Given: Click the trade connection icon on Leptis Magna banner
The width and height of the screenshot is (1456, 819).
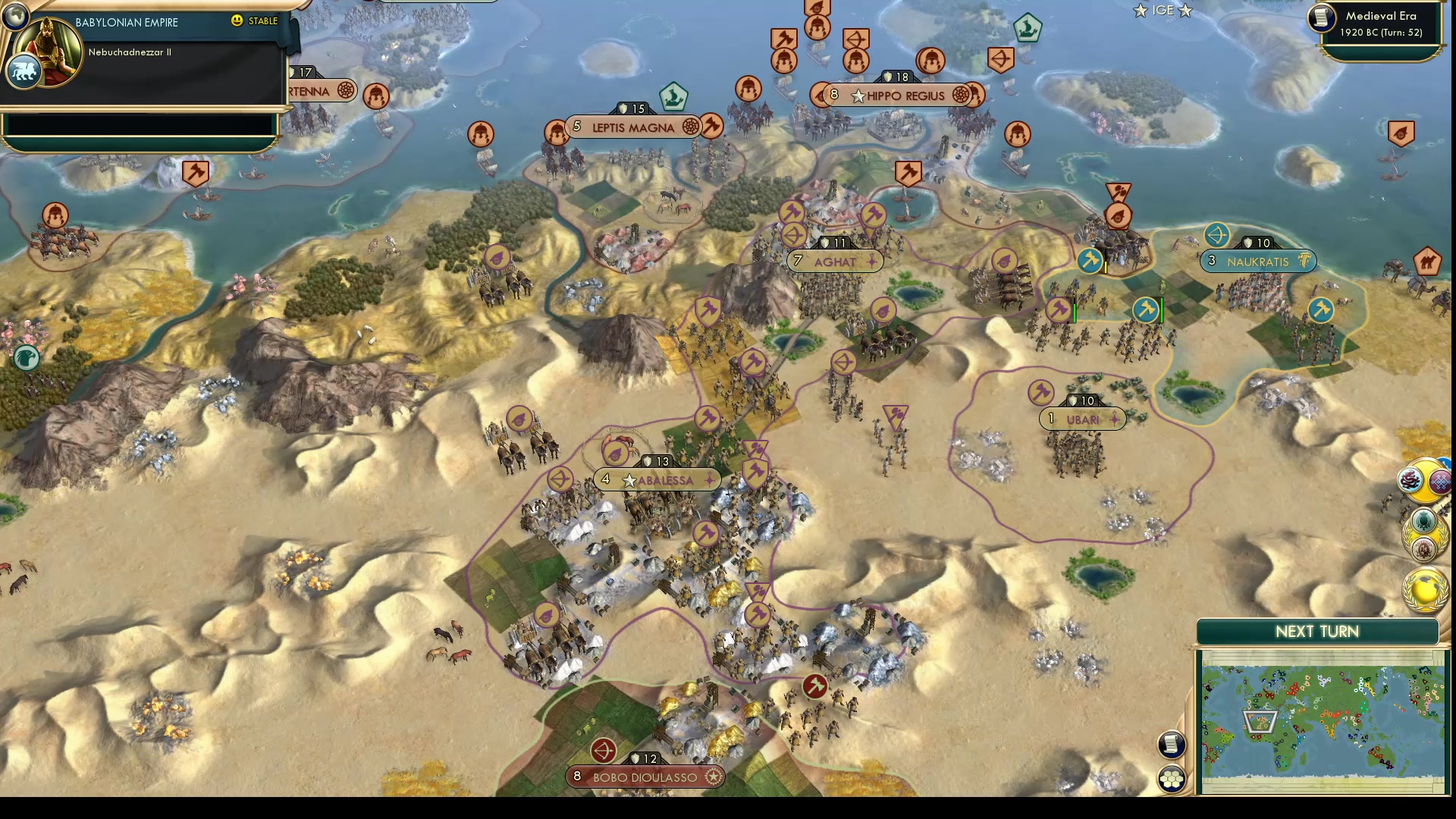Looking at the screenshot, I should tap(689, 127).
